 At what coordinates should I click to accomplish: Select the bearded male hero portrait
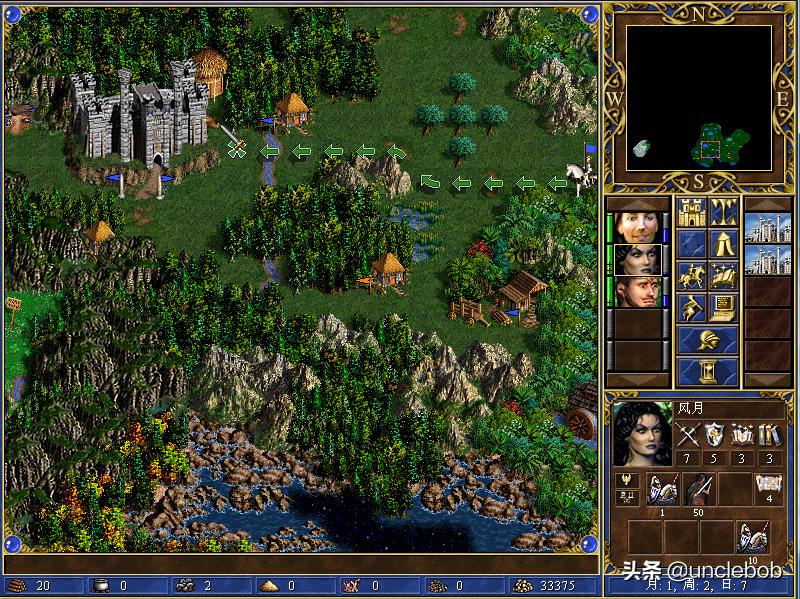click(636, 291)
